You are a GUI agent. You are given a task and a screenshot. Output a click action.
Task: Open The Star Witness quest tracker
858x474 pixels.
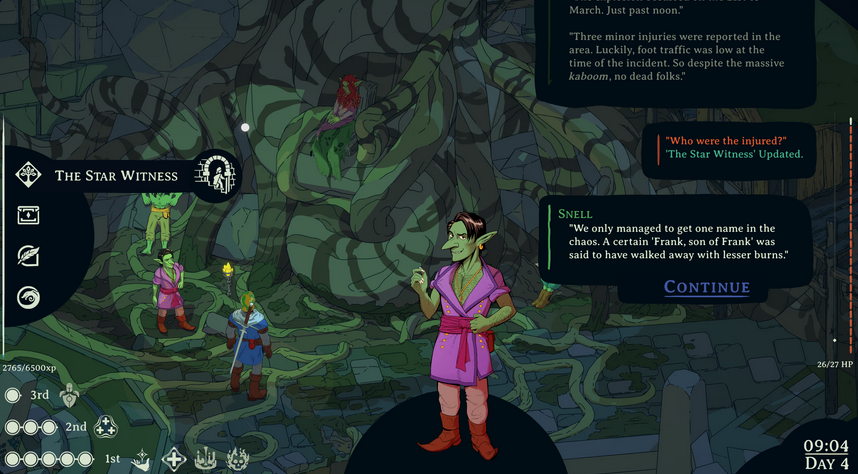pos(116,176)
